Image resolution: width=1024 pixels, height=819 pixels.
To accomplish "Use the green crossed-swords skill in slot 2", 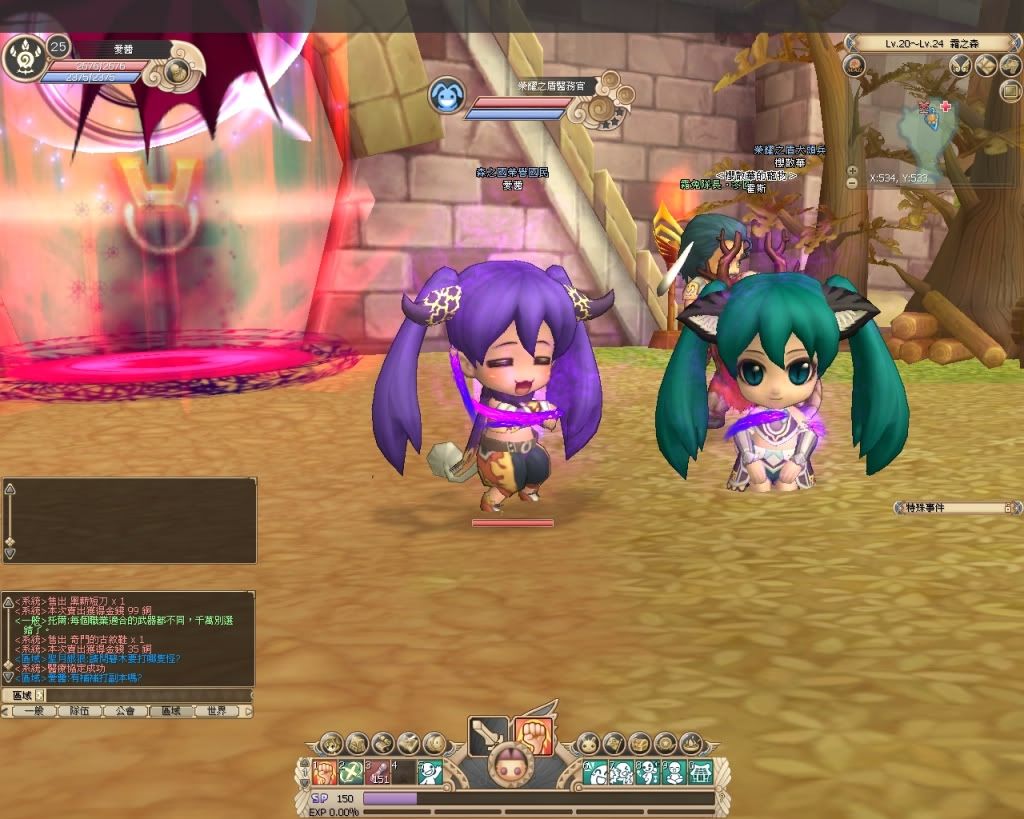I will click(x=350, y=772).
